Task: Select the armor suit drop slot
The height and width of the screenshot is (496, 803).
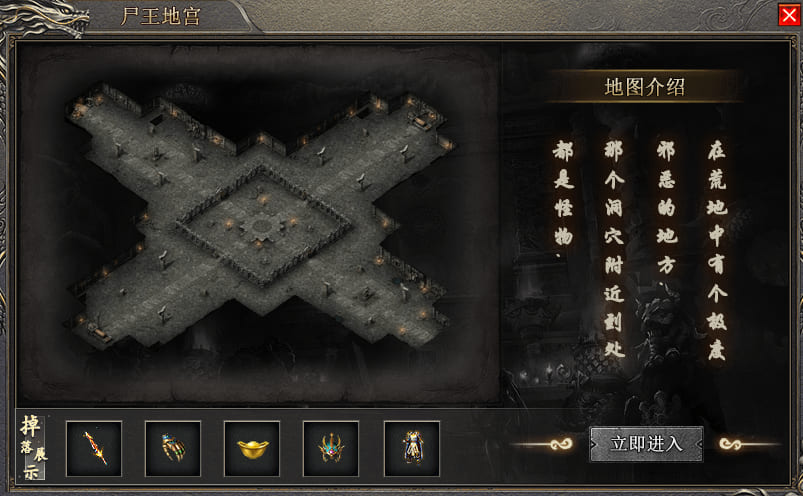Action: click(x=411, y=448)
